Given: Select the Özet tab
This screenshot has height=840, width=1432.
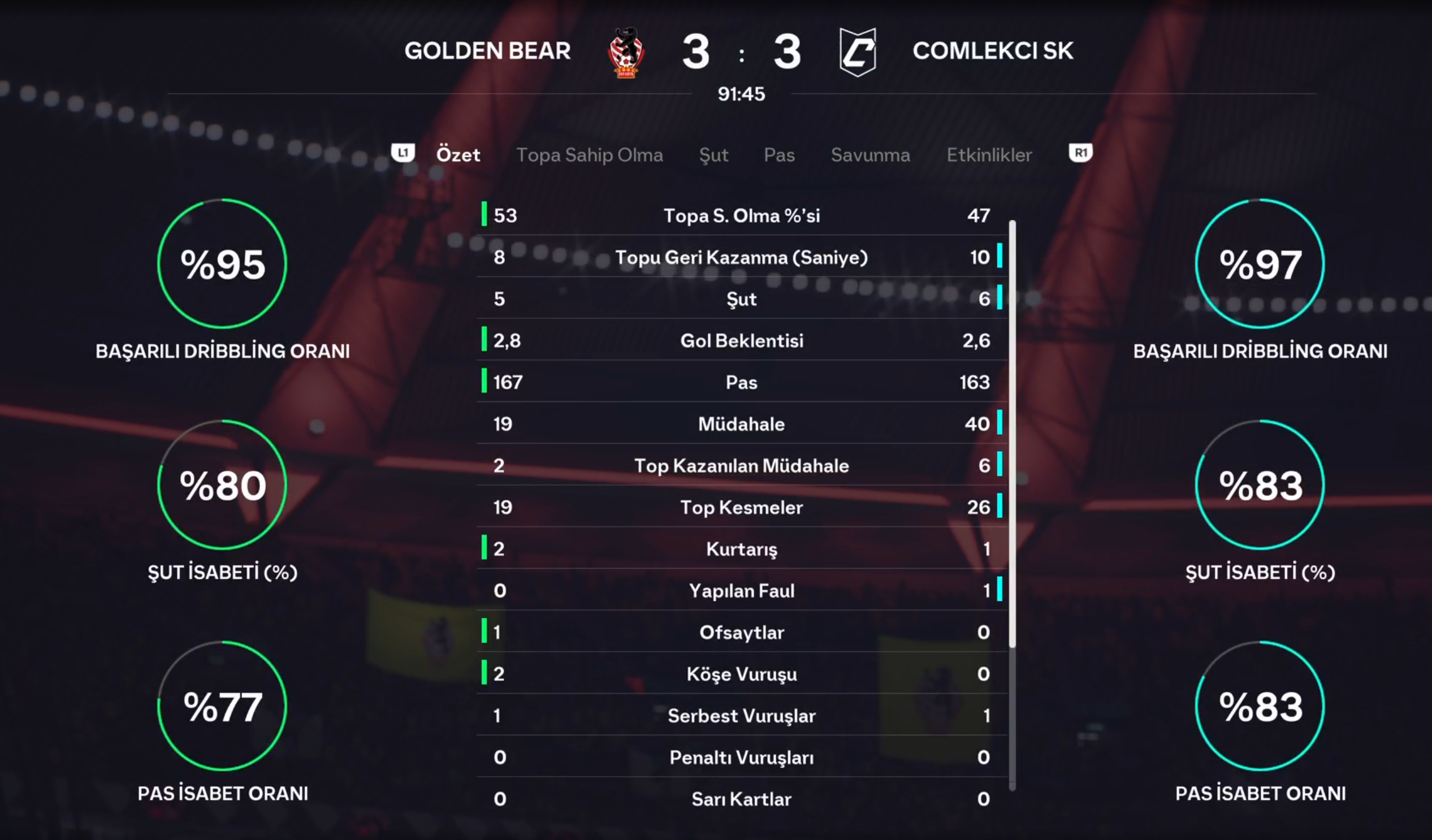Looking at the screenshot, I should [x=457, y=154].
